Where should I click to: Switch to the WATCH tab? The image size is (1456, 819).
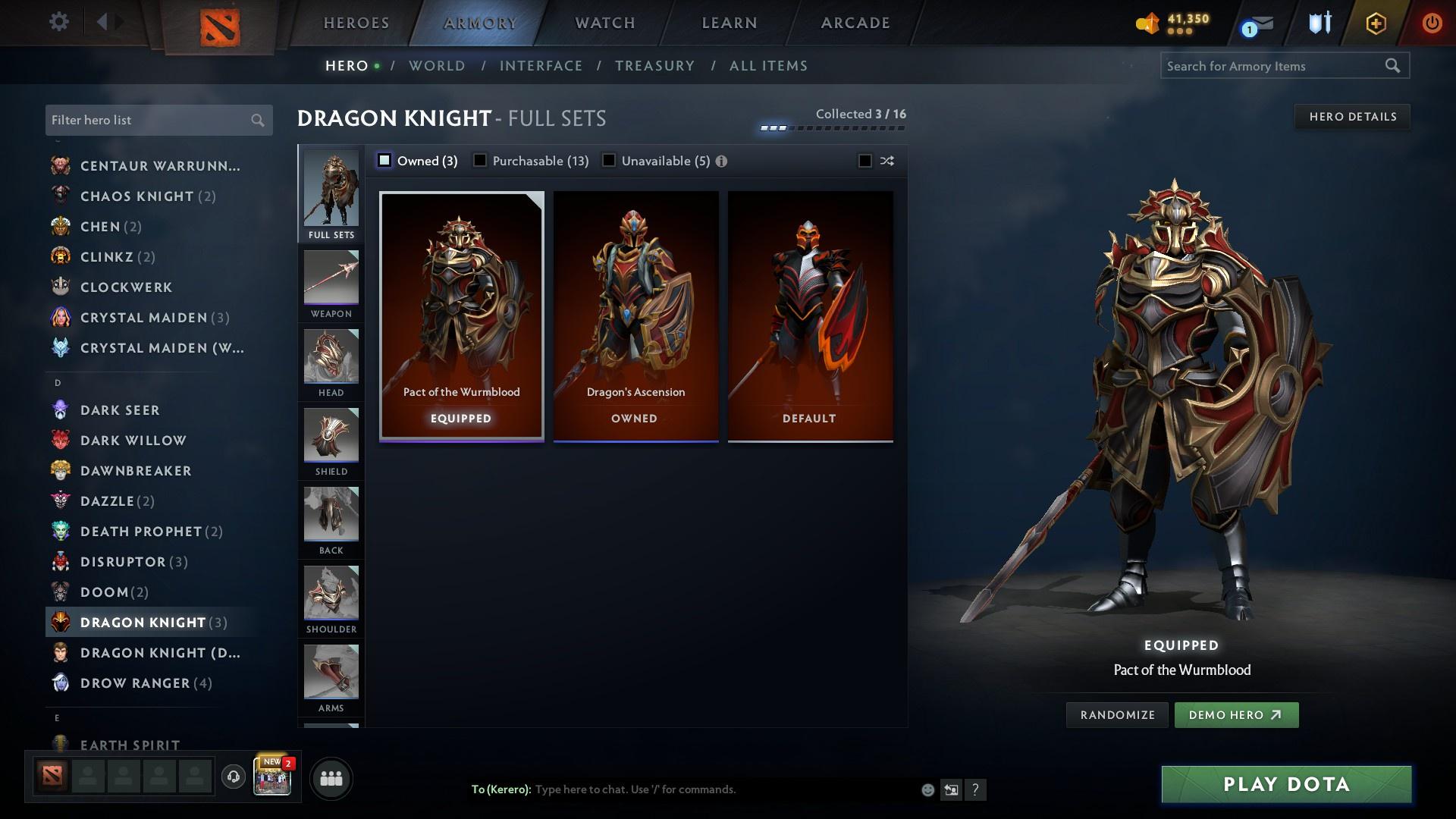point(604,23)
